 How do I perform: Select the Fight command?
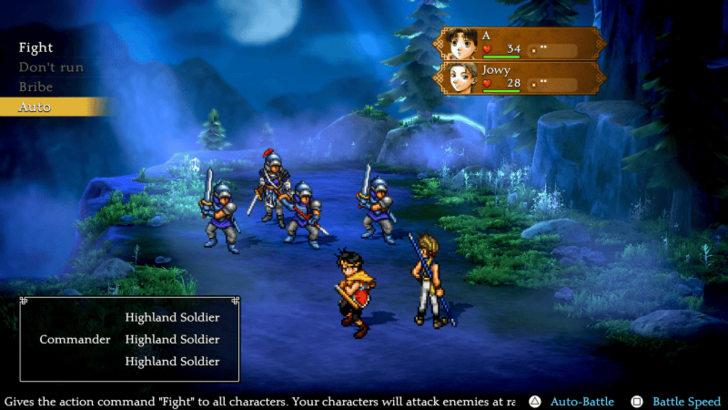pos(36,47)
